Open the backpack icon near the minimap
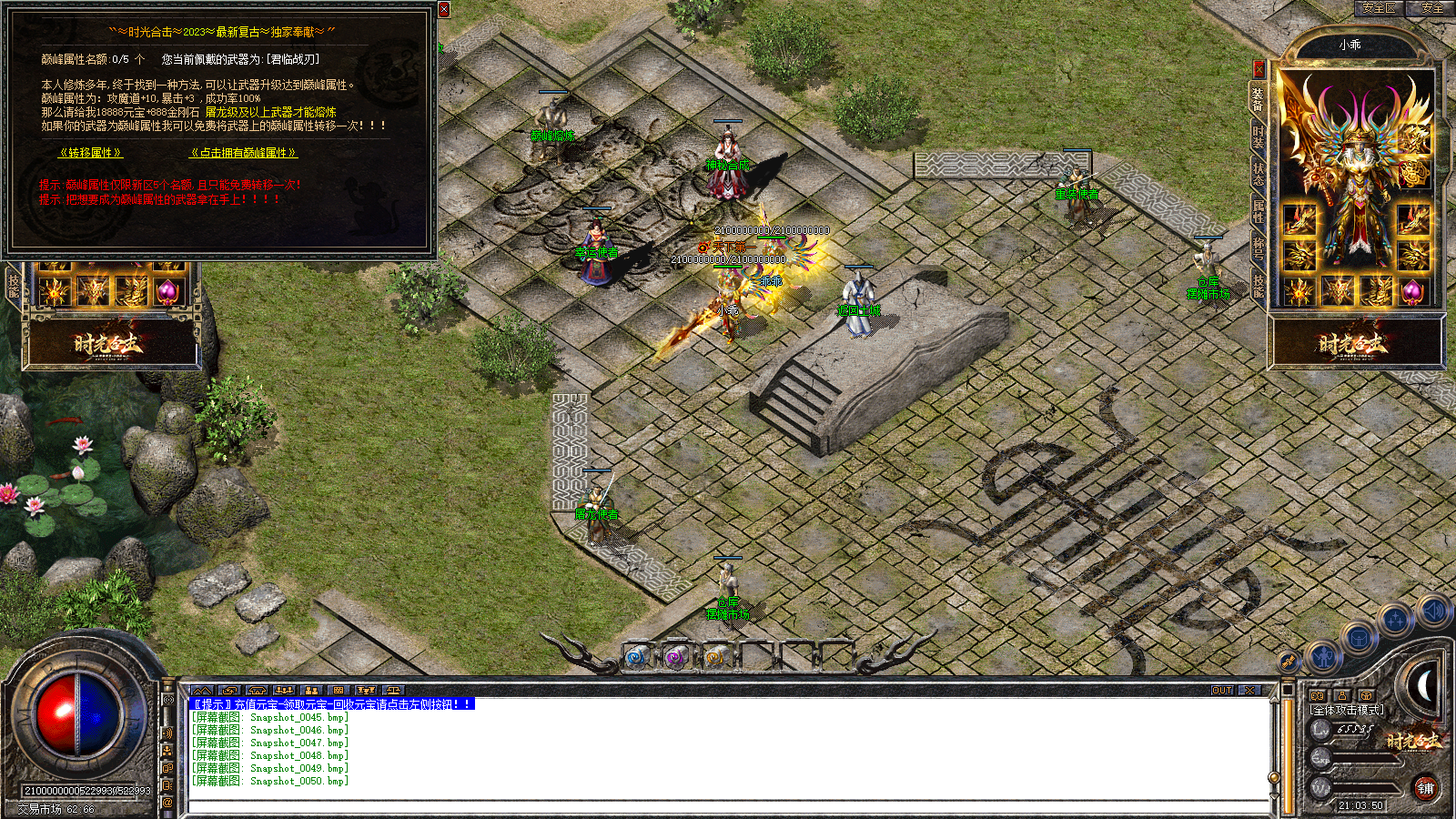The image size is (1456, 819). (x=1358, y=640)
